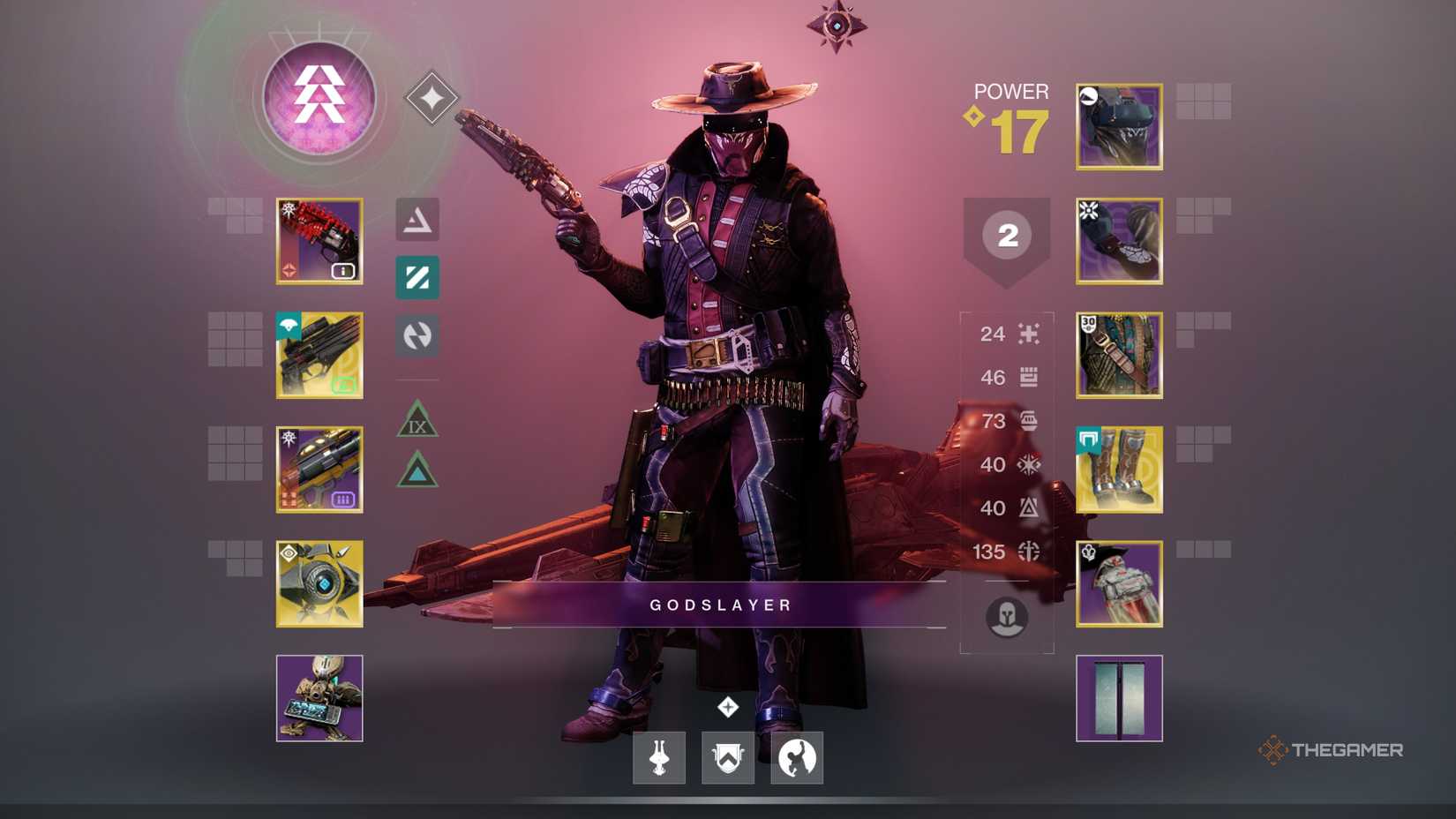Open the Clan Banner icon

pos(730,757)
